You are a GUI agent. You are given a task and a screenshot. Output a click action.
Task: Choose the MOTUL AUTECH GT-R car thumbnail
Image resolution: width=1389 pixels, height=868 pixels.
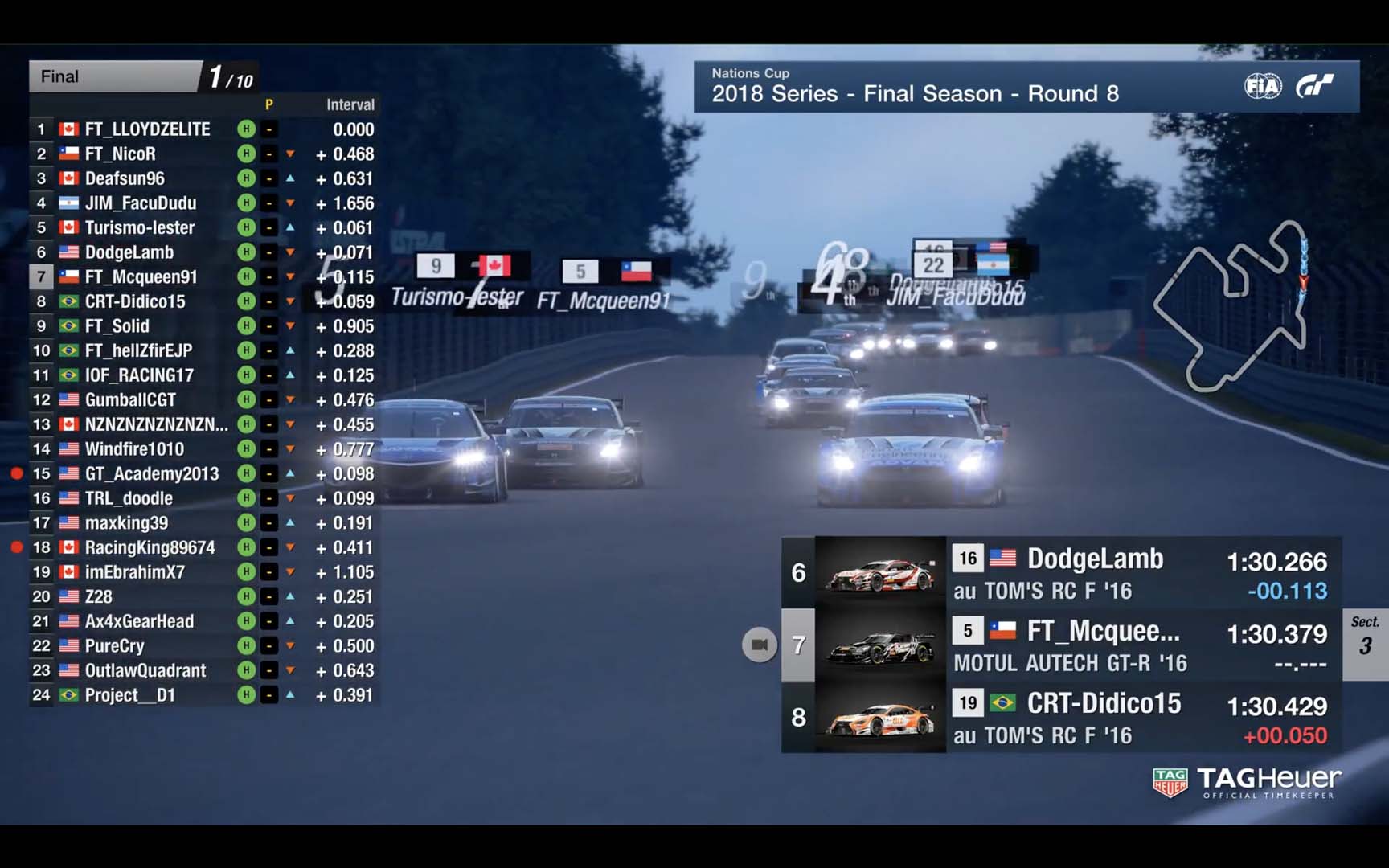pyautogui.click(x=880, y=645)
